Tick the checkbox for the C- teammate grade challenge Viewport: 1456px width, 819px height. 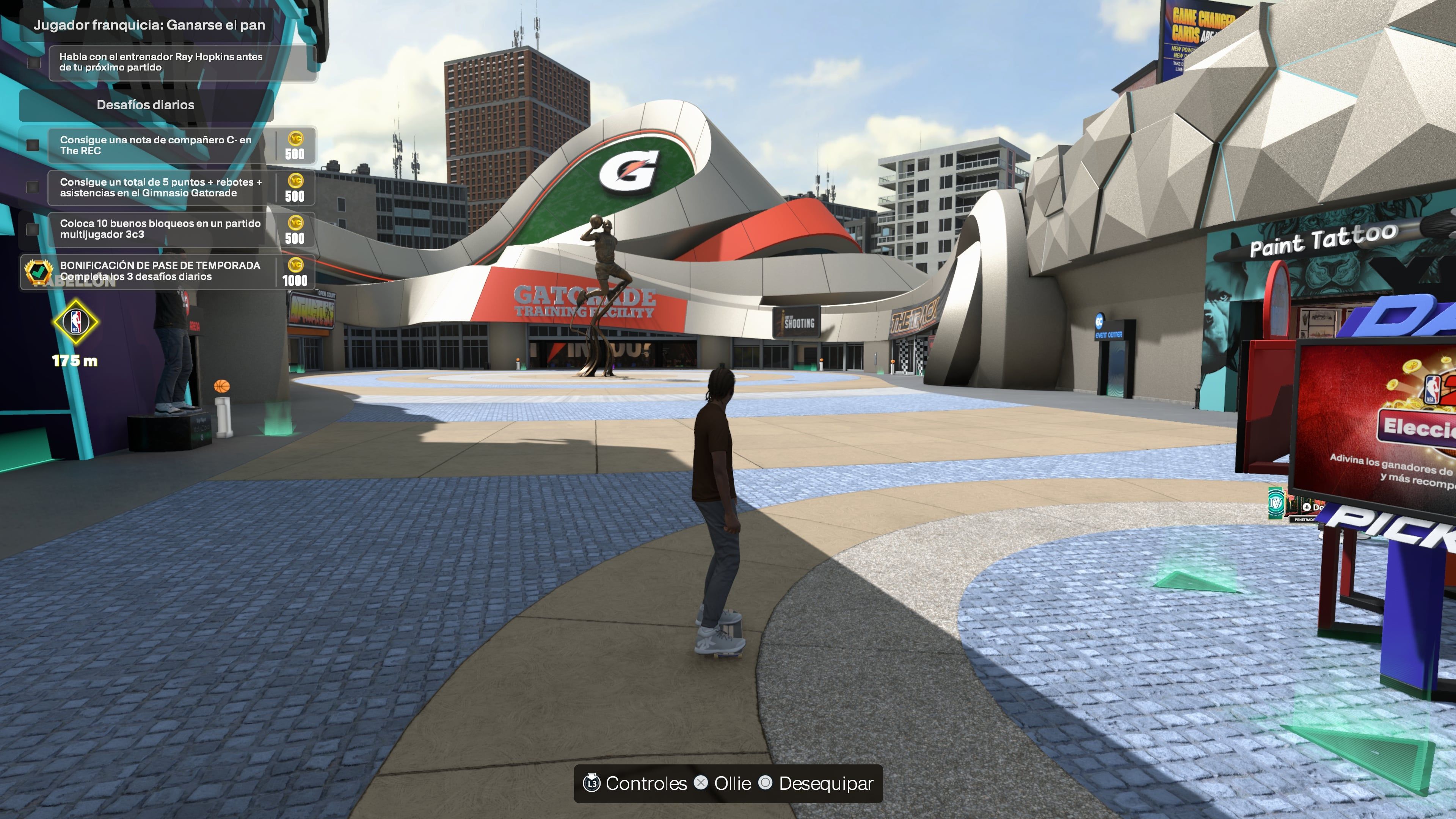(x=32, y=146)
